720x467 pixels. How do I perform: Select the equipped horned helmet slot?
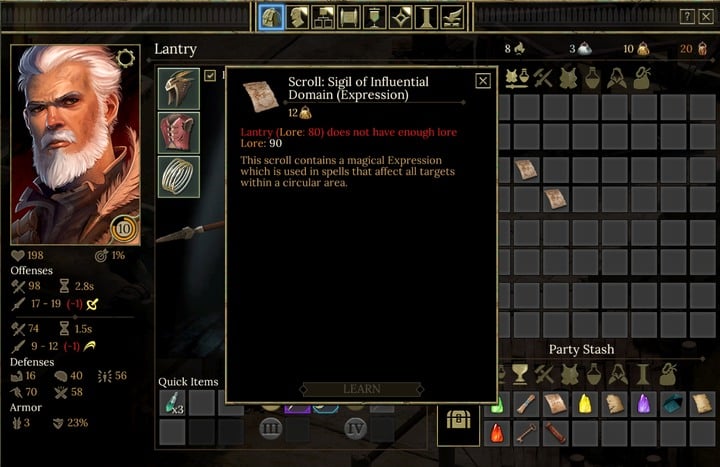(x=179, y=89)
